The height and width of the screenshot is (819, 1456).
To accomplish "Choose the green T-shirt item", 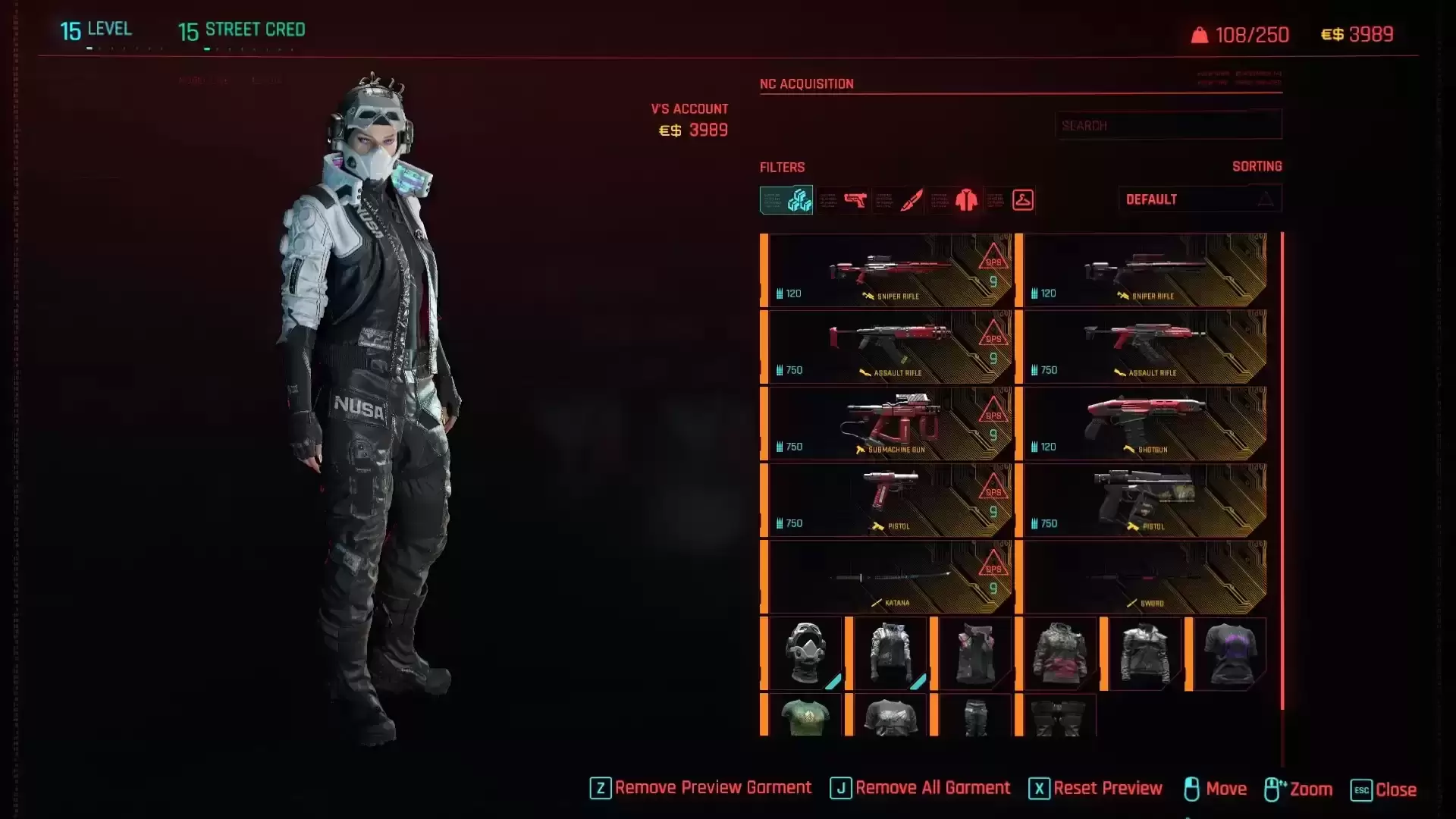I will point(805,717).
